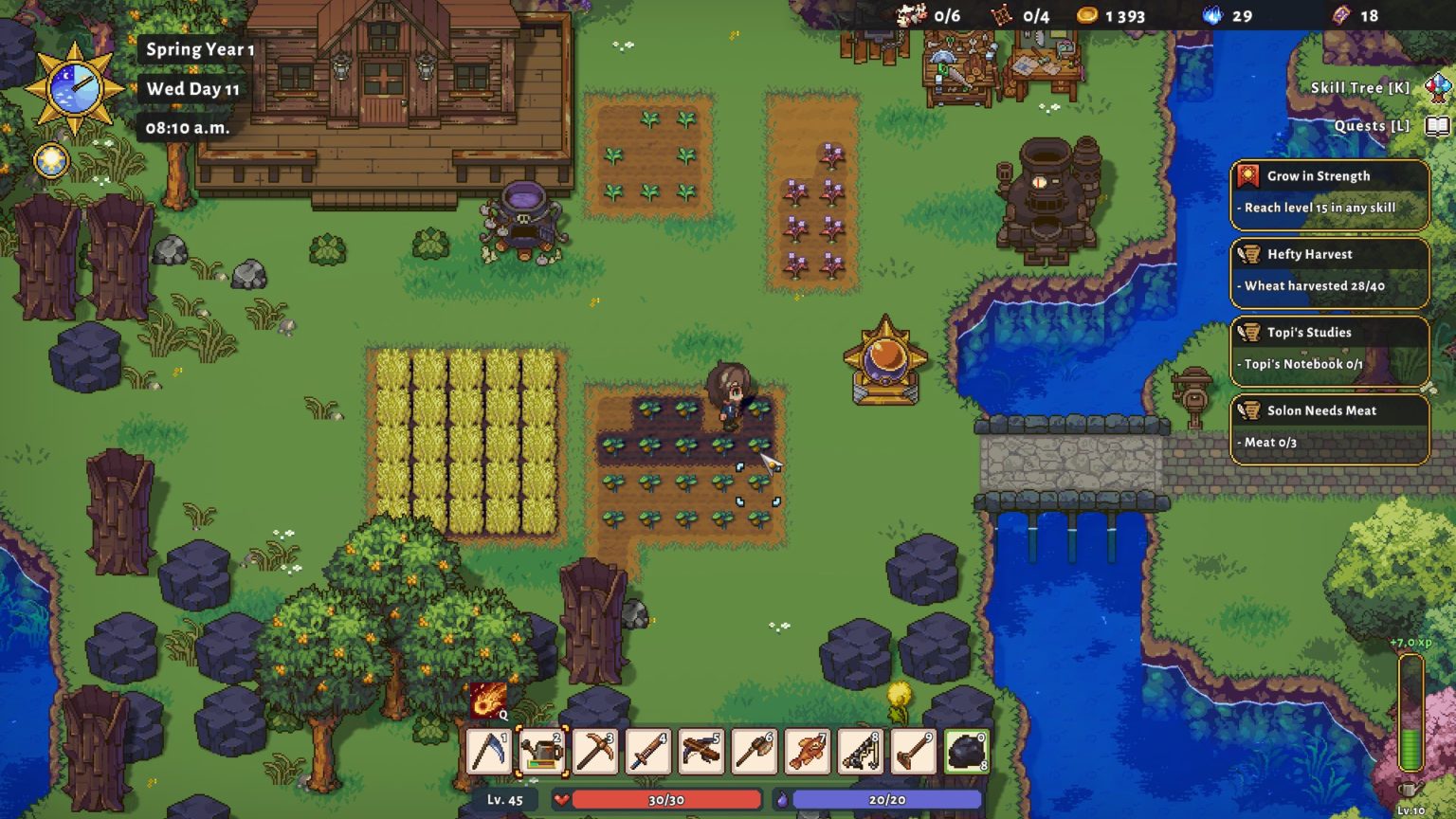Select the stone axe hotbar slot

tap(755, 752)
